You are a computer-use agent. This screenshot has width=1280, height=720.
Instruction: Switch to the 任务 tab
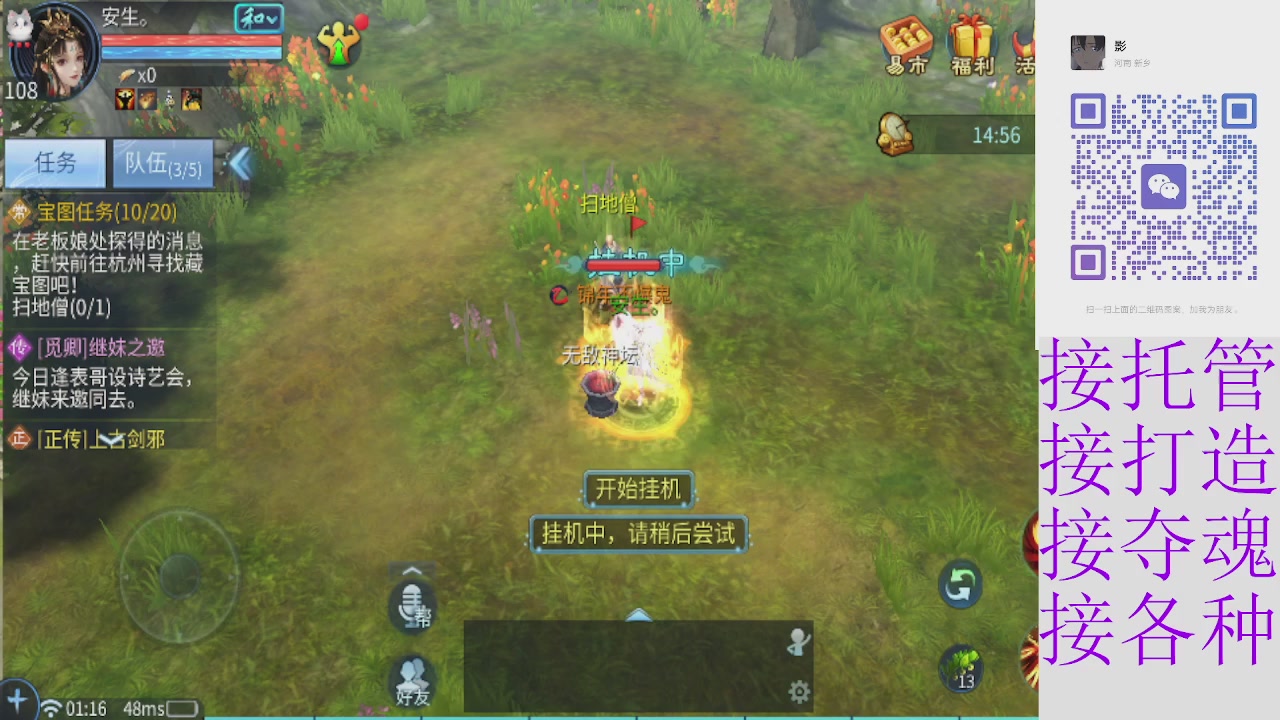tap(54, 164)
